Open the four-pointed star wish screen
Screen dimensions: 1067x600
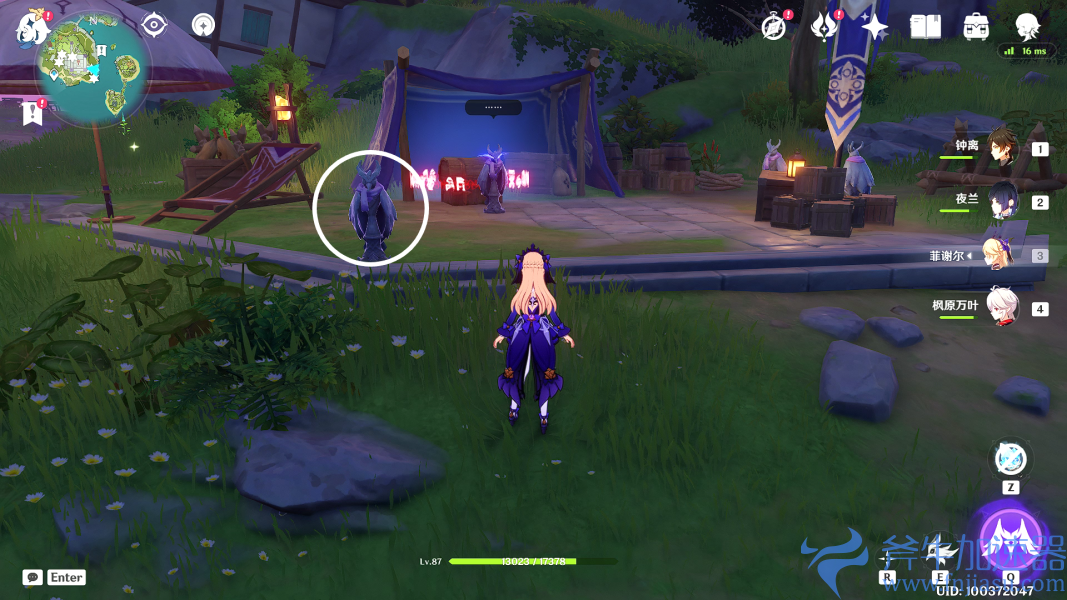(x=875, y=27)
